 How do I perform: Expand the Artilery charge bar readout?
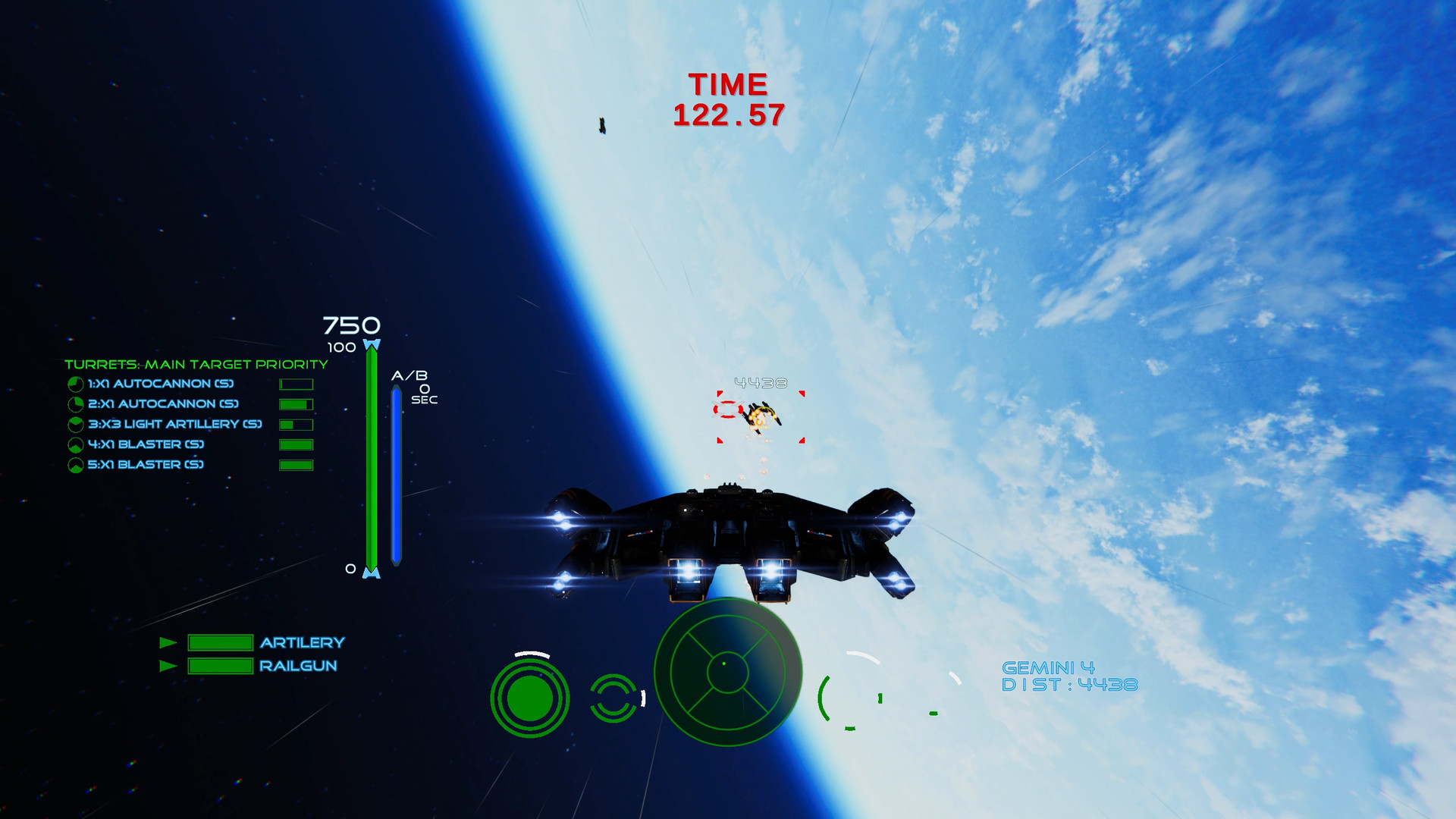(x=221, y=643)
